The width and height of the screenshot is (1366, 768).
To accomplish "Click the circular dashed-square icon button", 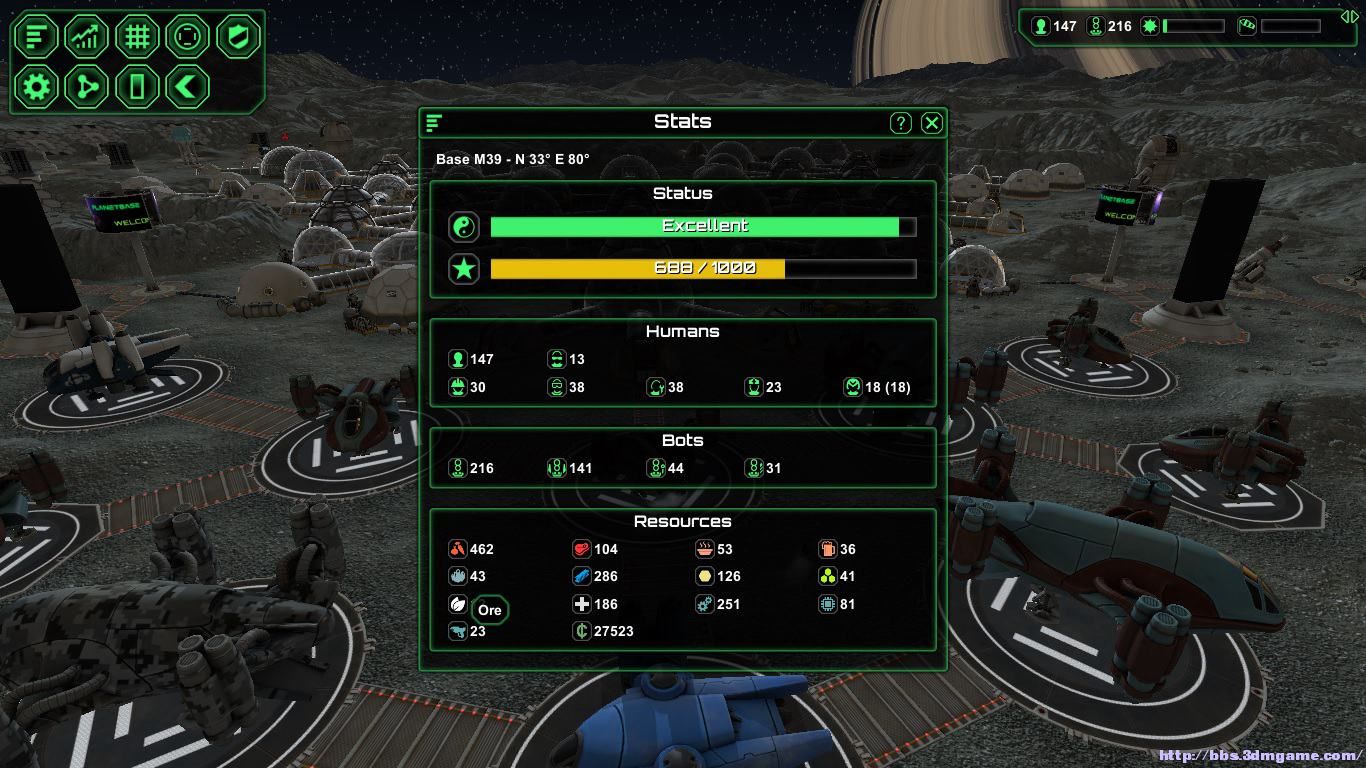I will click(187, 37).
